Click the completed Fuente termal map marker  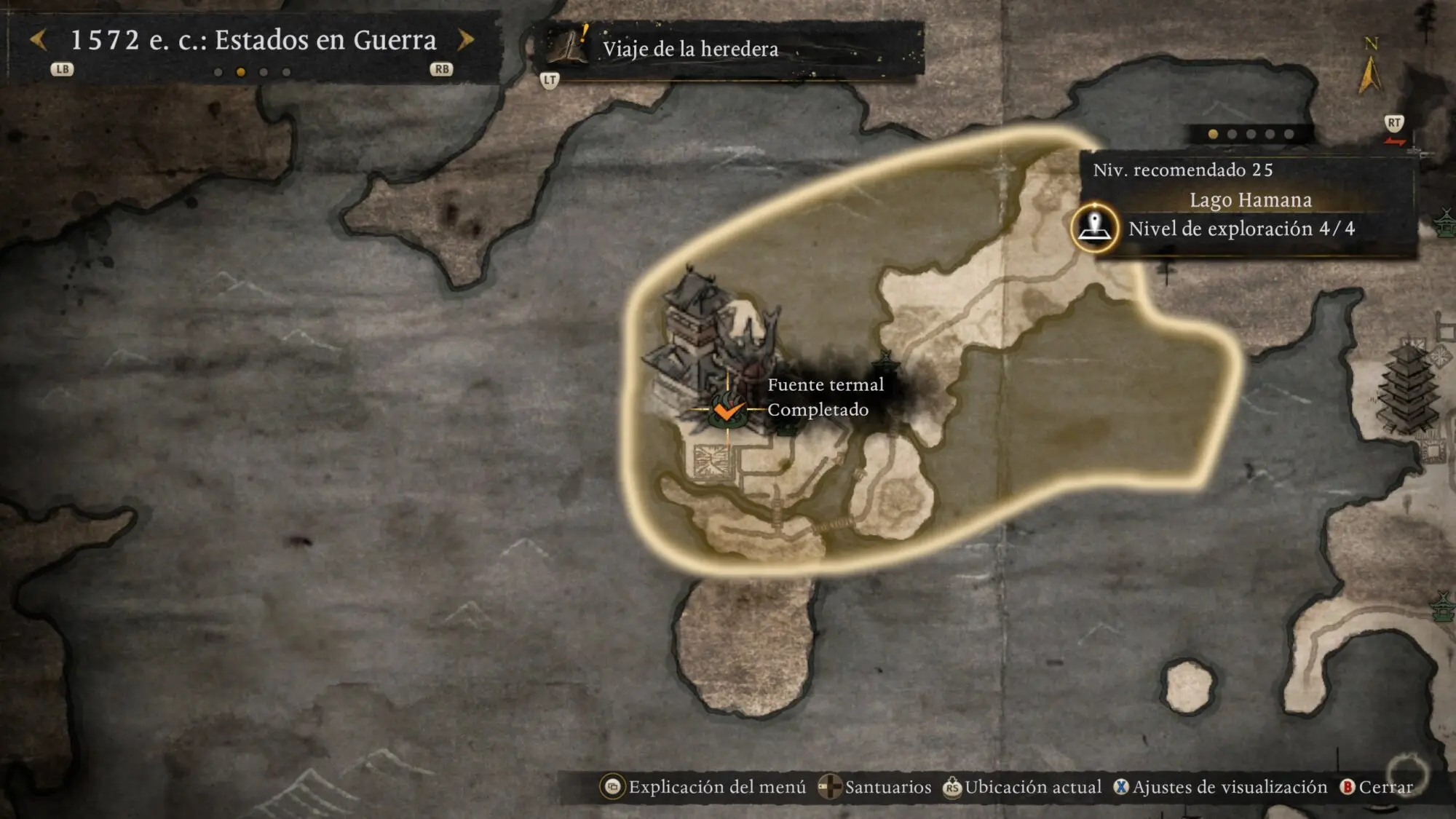727,410
